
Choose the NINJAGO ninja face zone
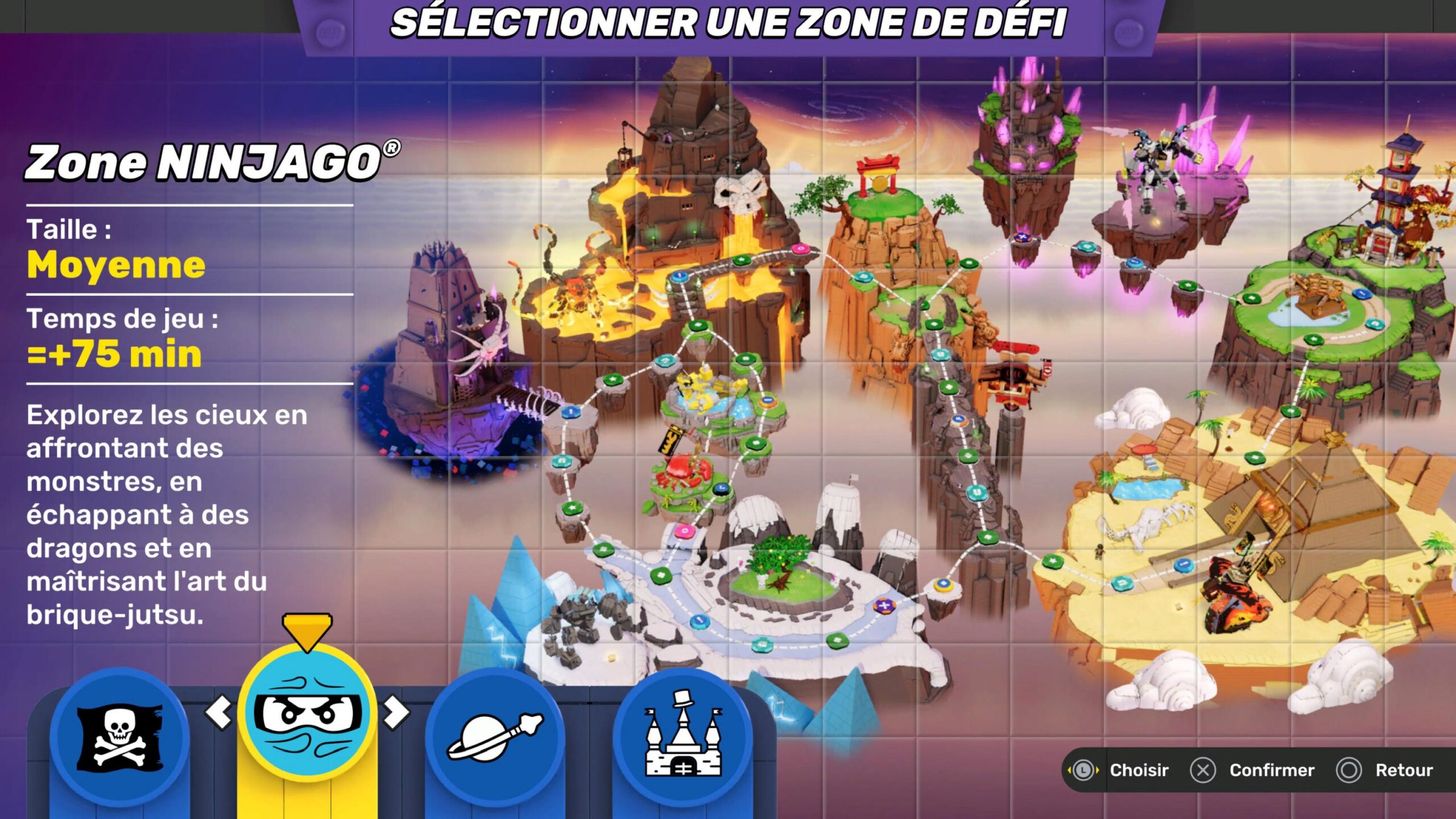[x=307, y=714]
